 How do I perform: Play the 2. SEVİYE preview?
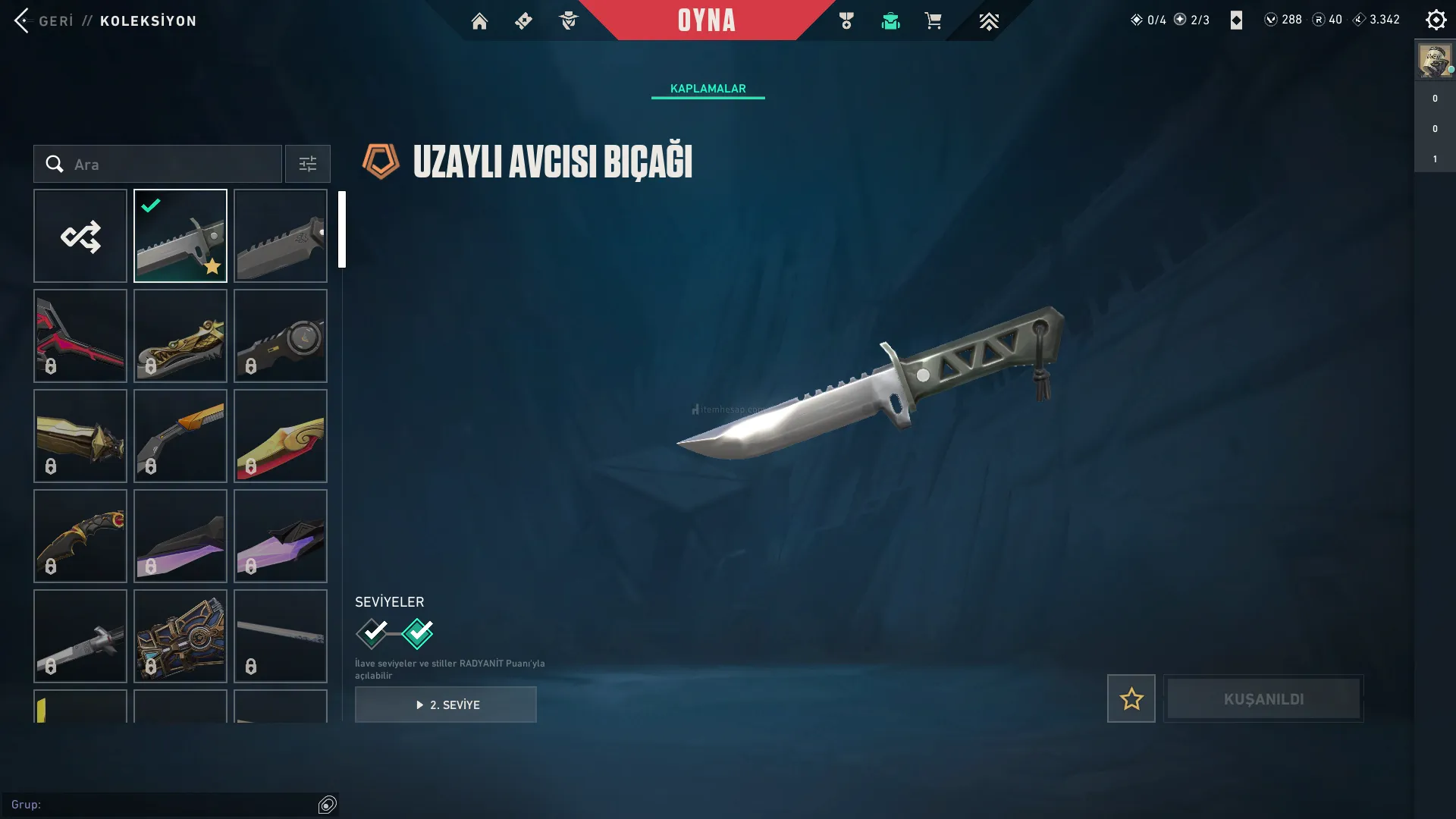[x=446, y=704]
